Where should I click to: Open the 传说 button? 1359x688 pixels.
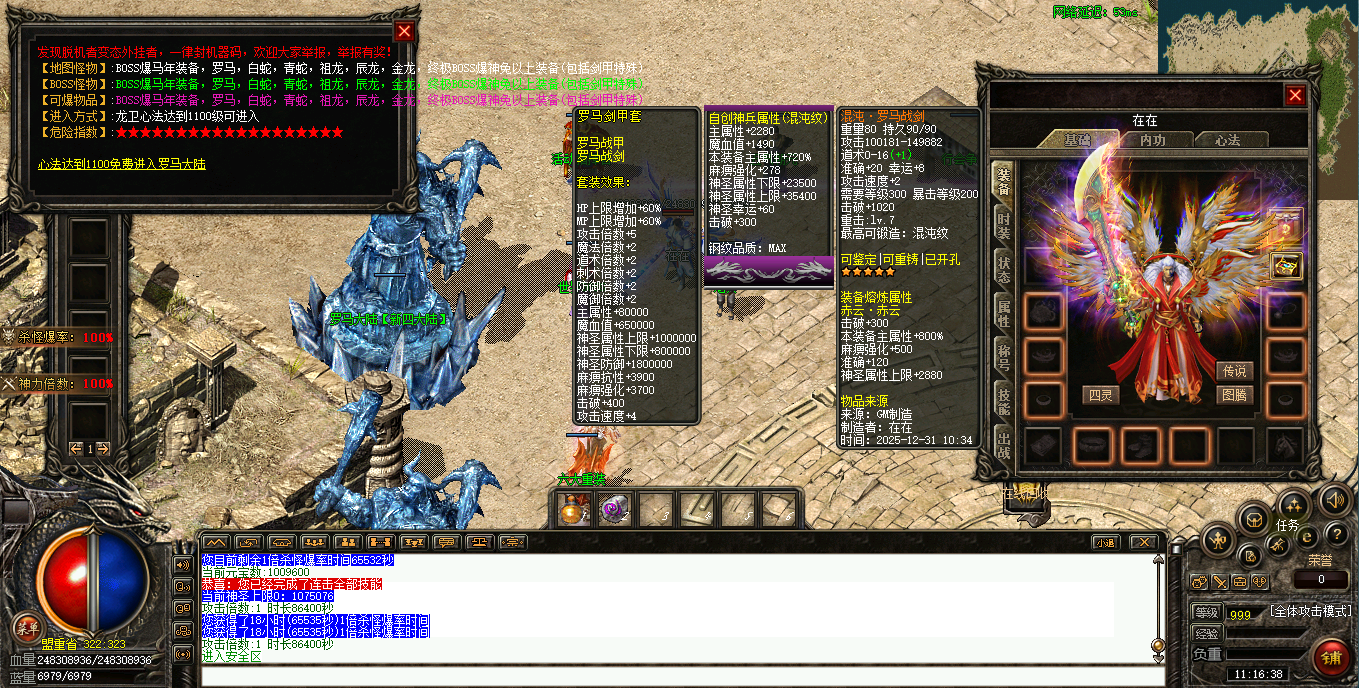coord(1235,371)
